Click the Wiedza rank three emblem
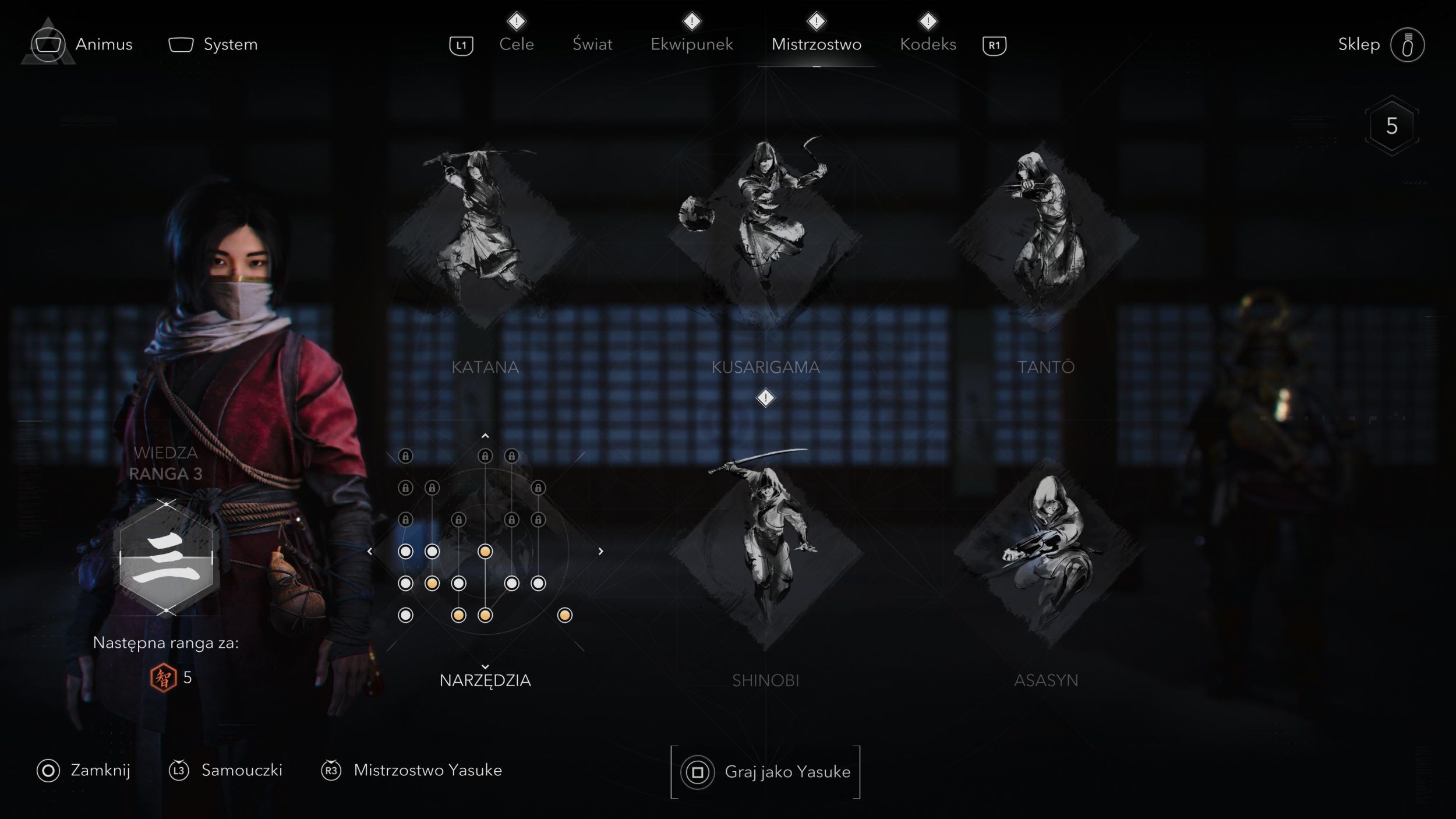This screenshot has width=1456, height=819. [166, 557]
